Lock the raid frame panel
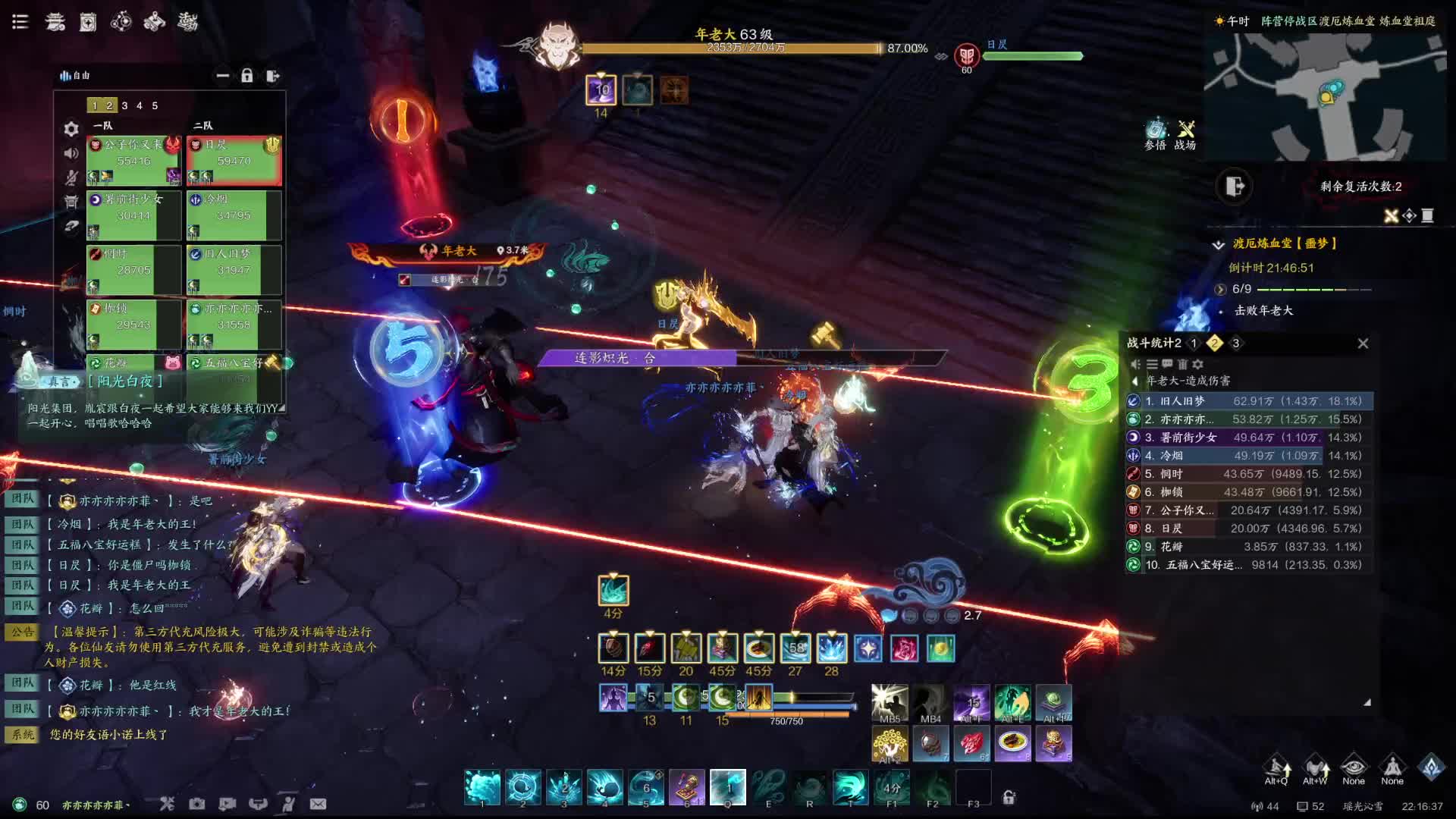Image resolution: width=1456 pixels, height=819 pixels. (246, 76)
